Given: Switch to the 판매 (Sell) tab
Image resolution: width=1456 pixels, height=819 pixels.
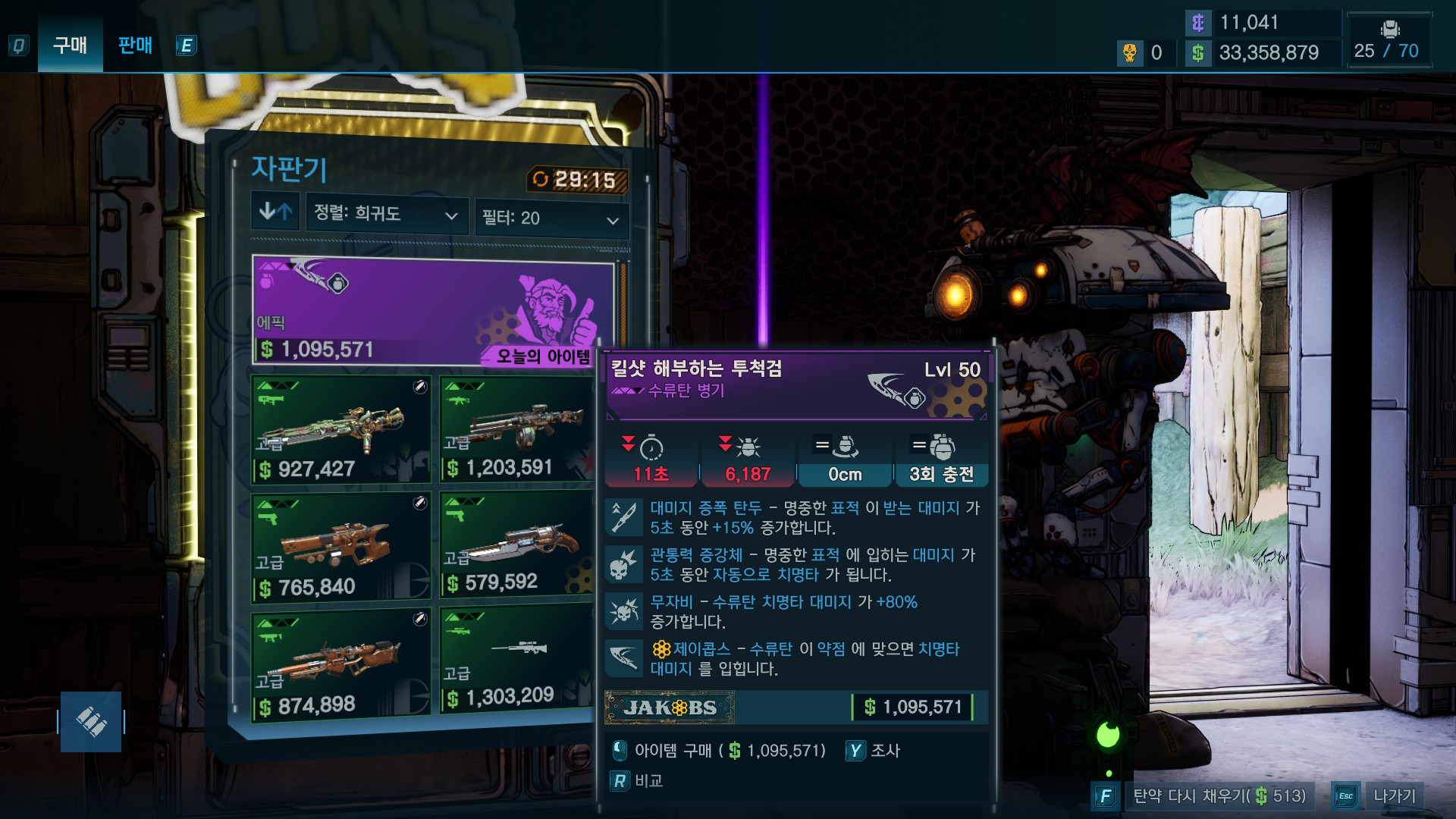Looking at the screenshot, I should 135,45.
